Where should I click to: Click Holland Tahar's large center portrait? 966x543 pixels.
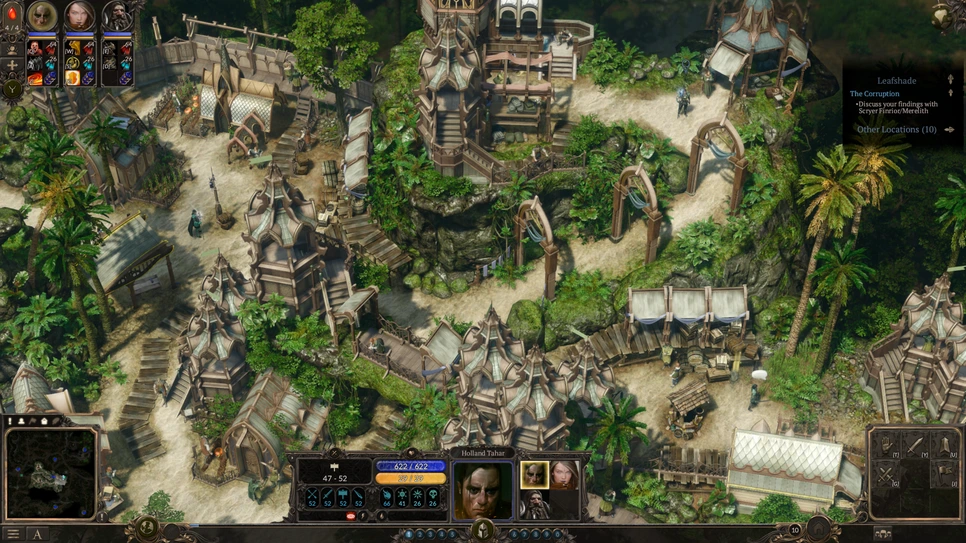click(x=483, y=489)
